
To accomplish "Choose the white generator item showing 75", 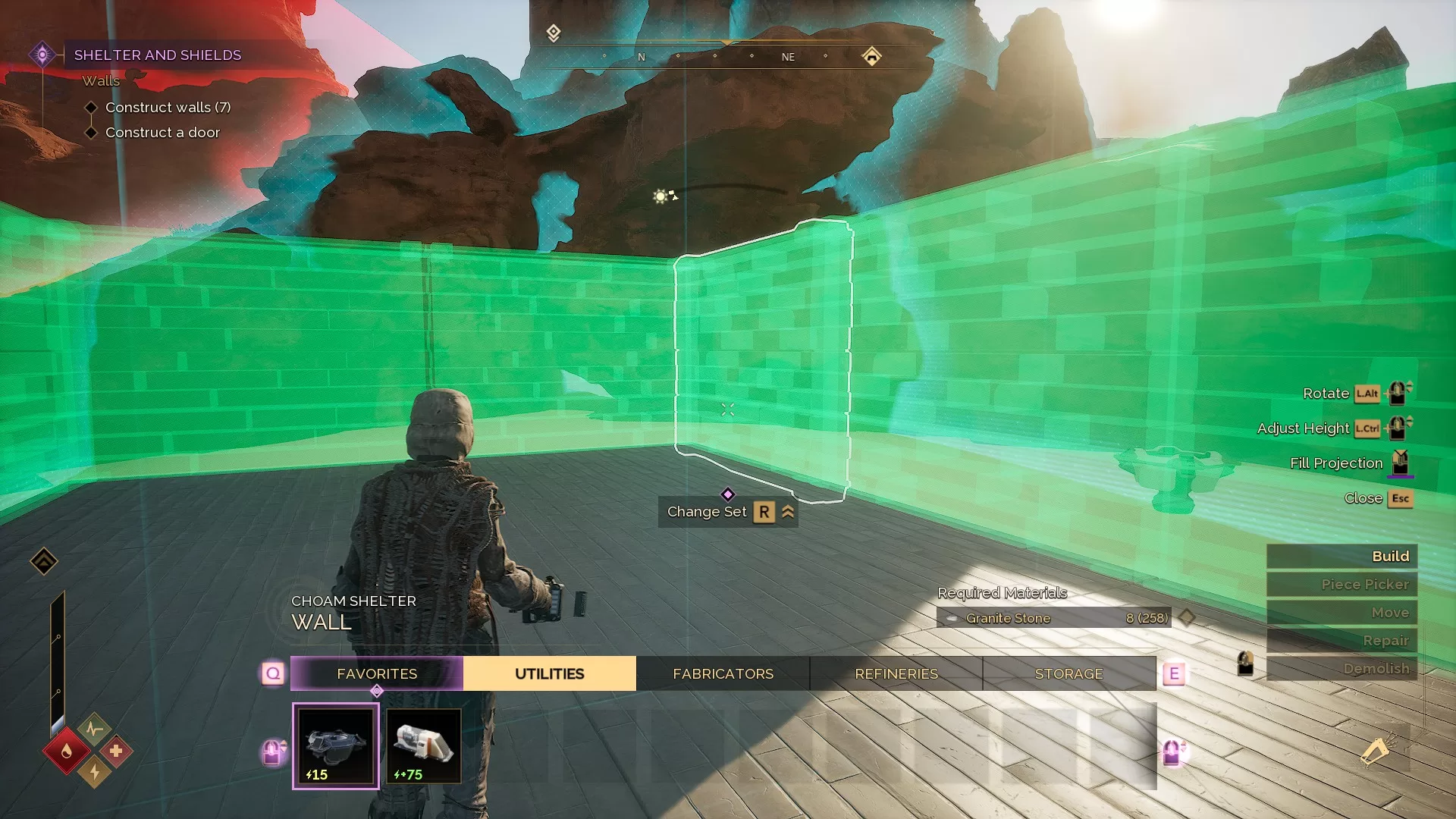I will (423, 746).
